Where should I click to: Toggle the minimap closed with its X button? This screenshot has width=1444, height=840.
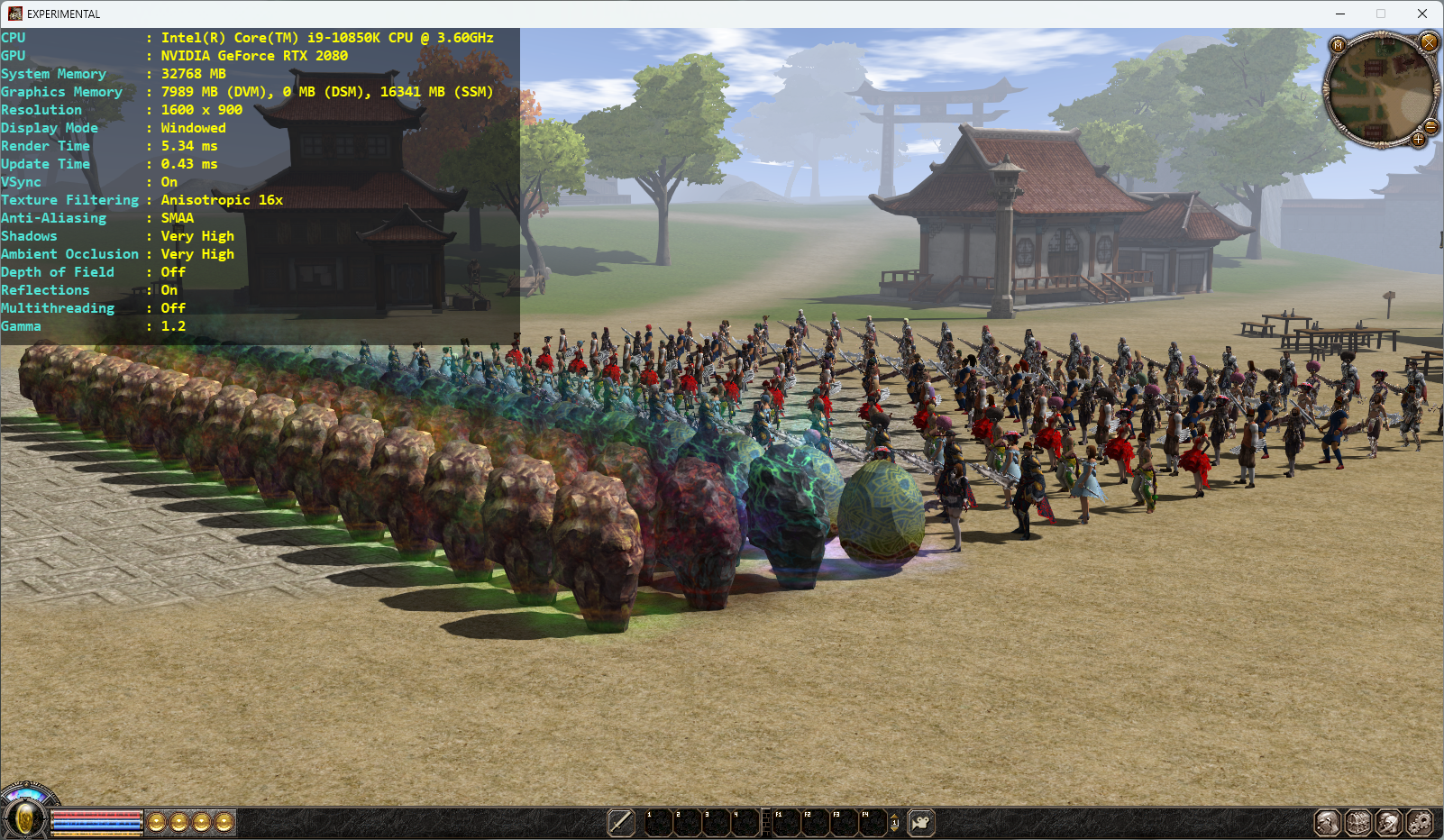pyautogui.click(x=1429, y=42)
